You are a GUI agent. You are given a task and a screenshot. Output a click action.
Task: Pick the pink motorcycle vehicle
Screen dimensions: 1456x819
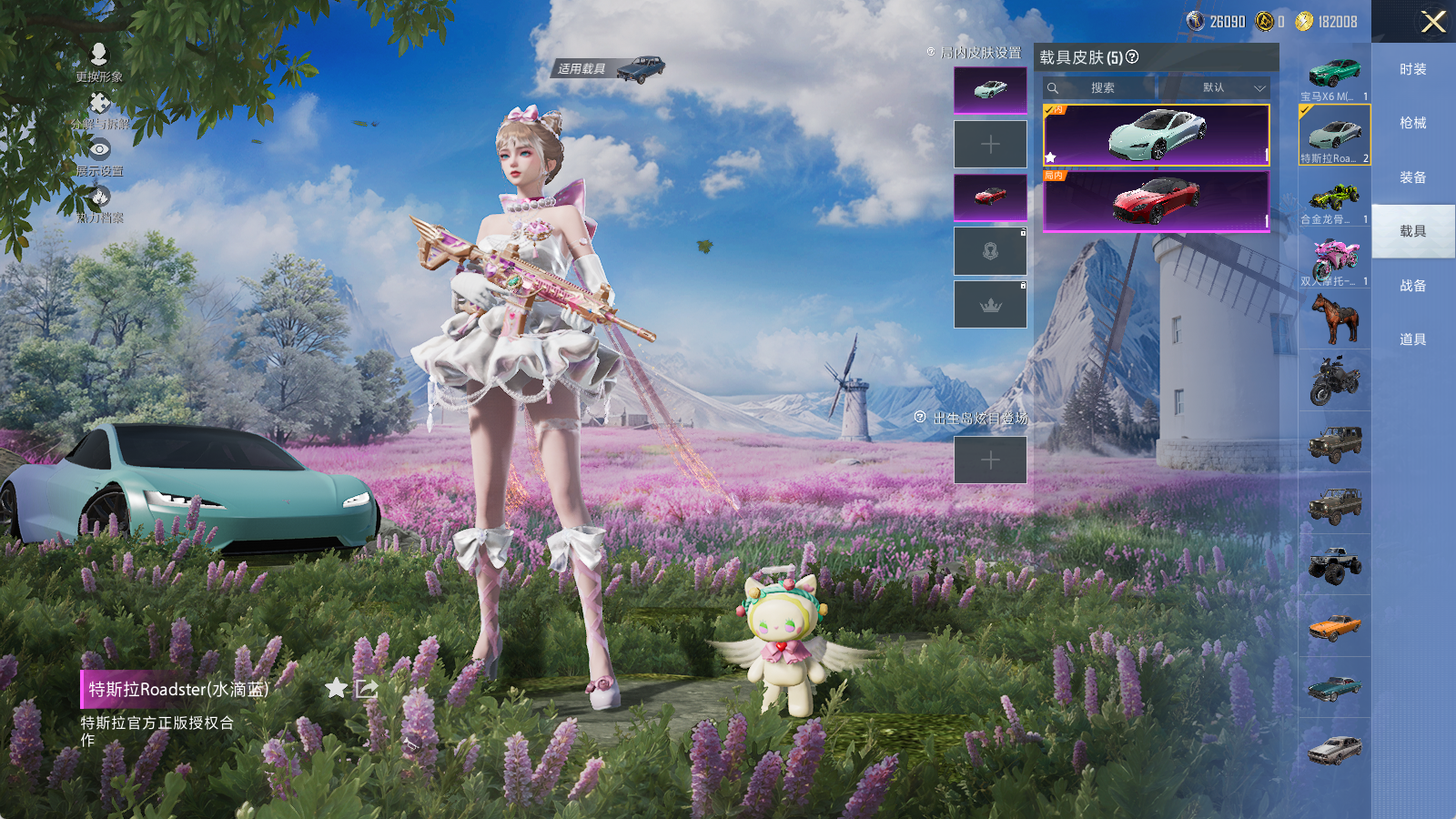tap(1334, 260)
